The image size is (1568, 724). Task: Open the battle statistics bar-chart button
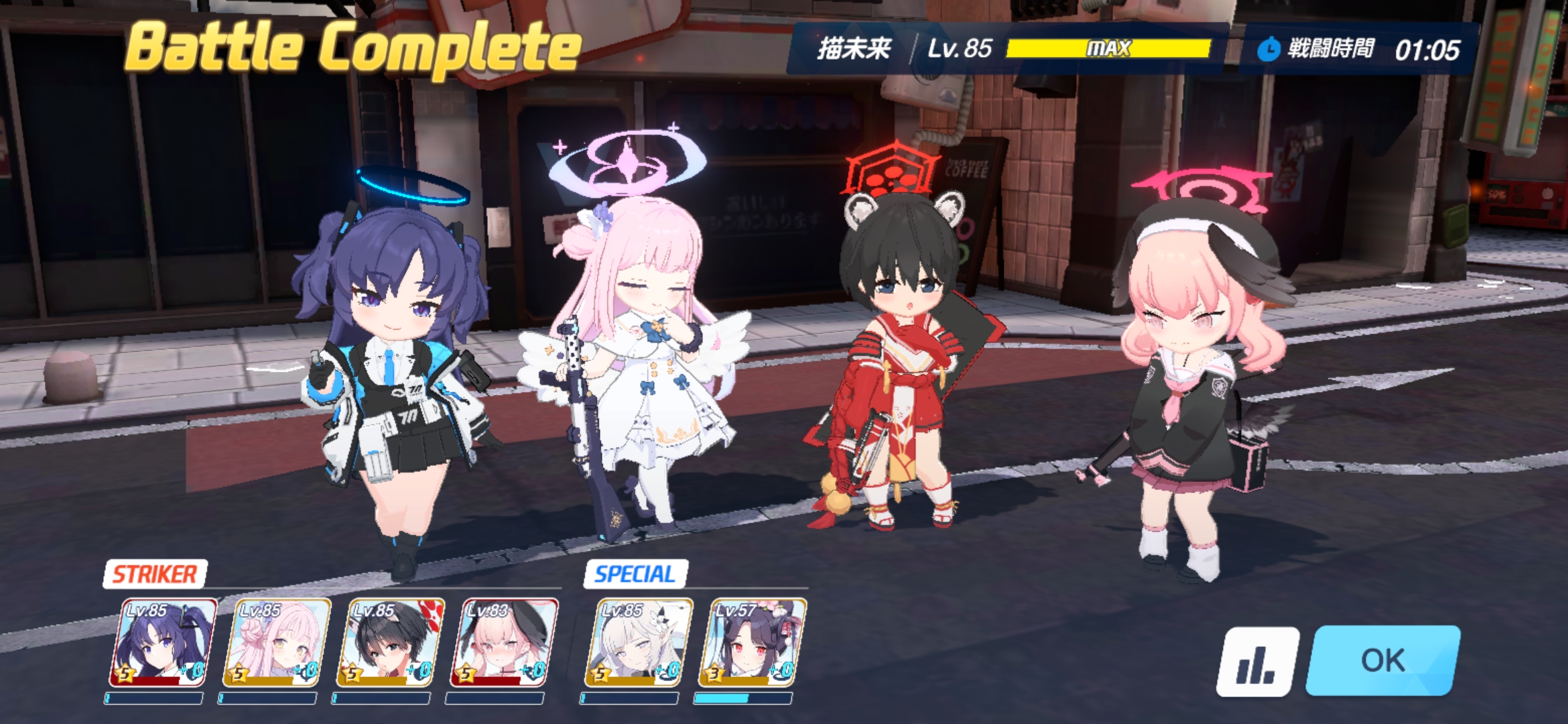[x=1256, y=662]
